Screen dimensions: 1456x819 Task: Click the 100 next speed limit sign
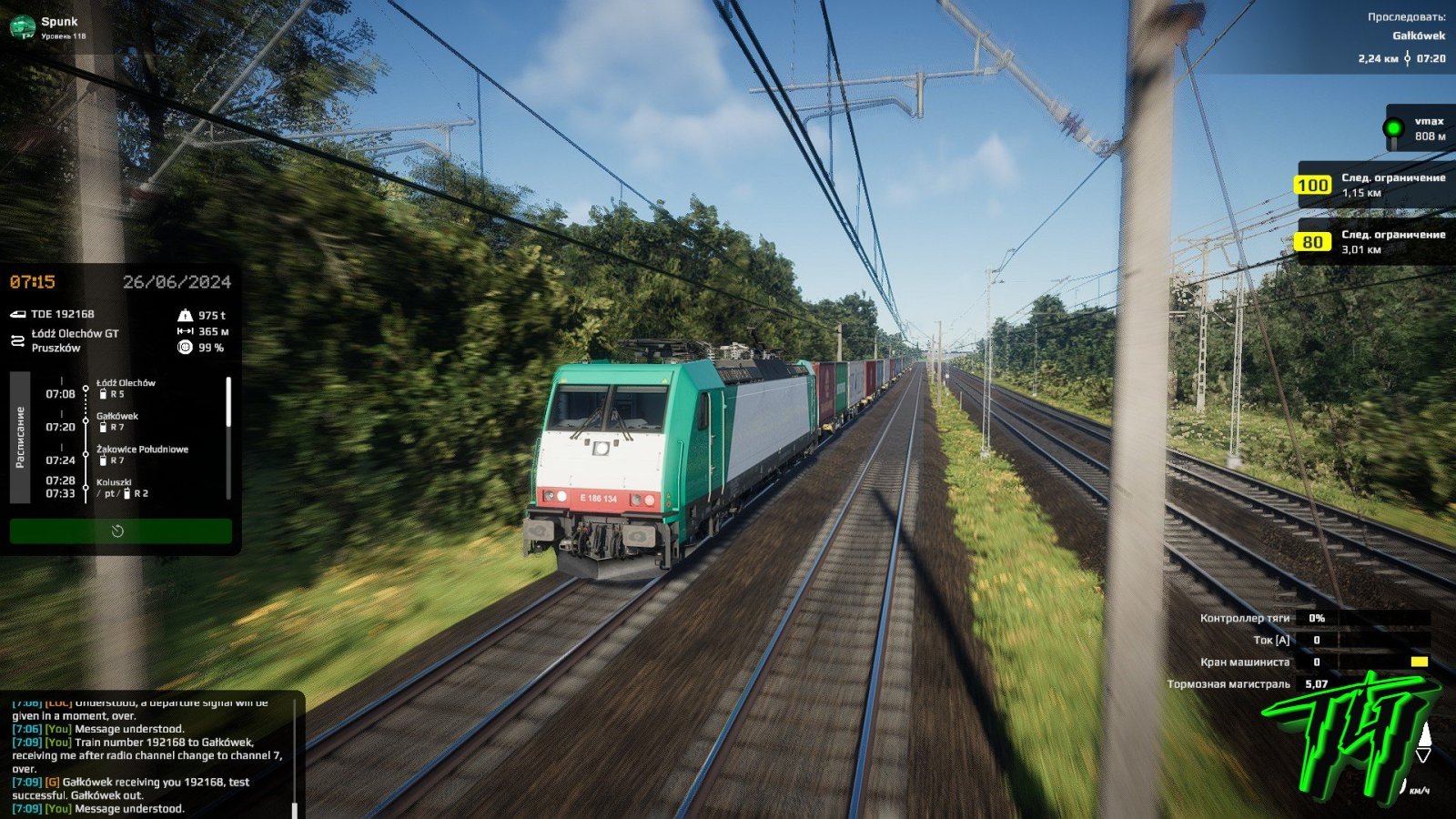[x=1312, y=186]
